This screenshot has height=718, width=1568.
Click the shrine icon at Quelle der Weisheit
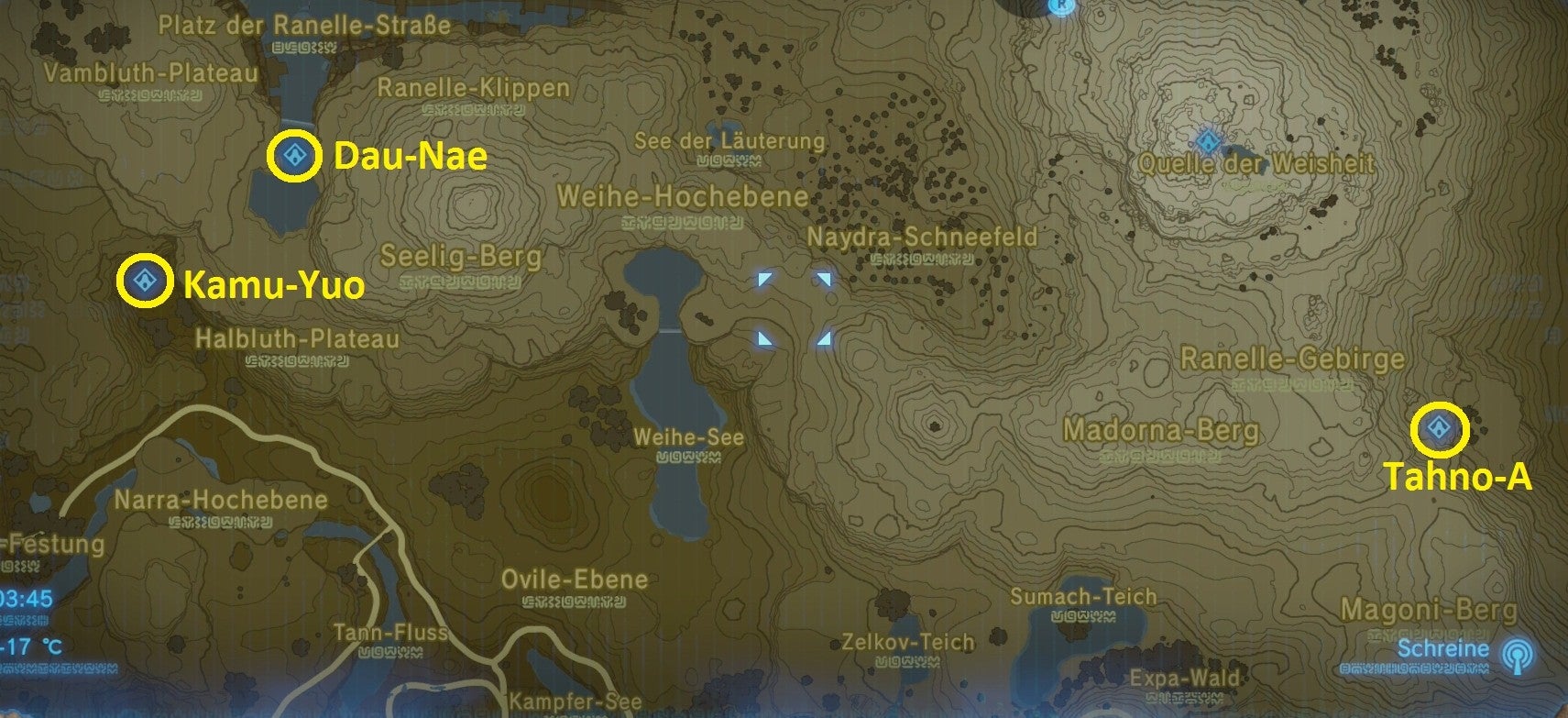point(1210,143)
